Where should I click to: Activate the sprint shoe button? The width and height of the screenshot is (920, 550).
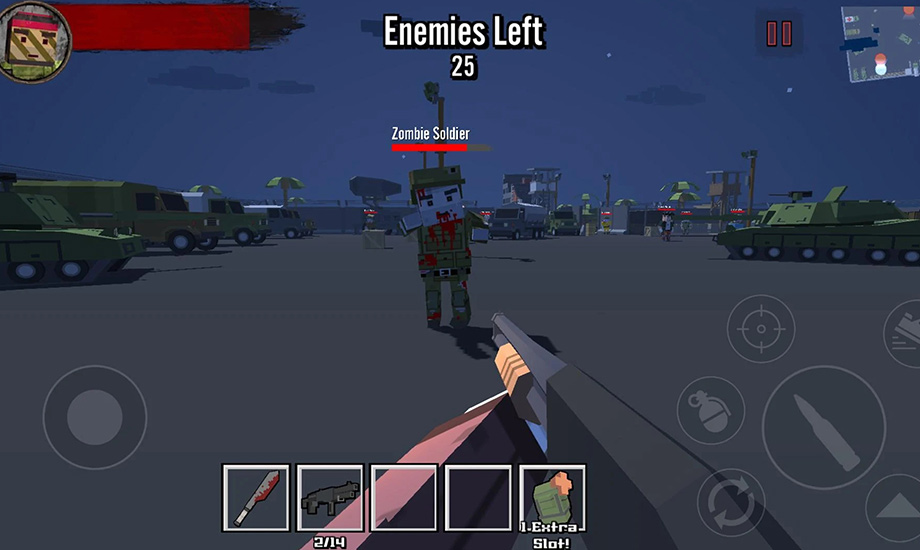tap(903, 334)
